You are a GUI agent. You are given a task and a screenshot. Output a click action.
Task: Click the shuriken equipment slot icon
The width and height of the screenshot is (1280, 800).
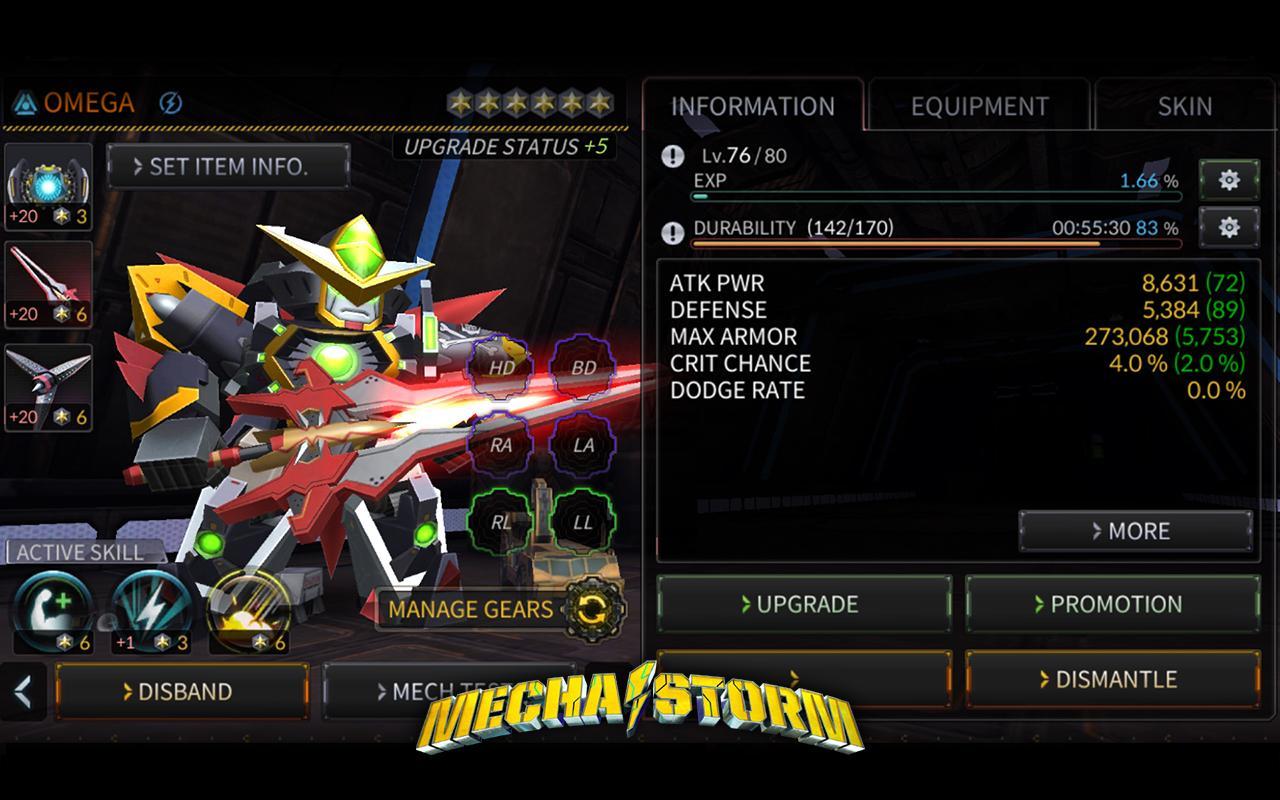(x=50, y=387)
